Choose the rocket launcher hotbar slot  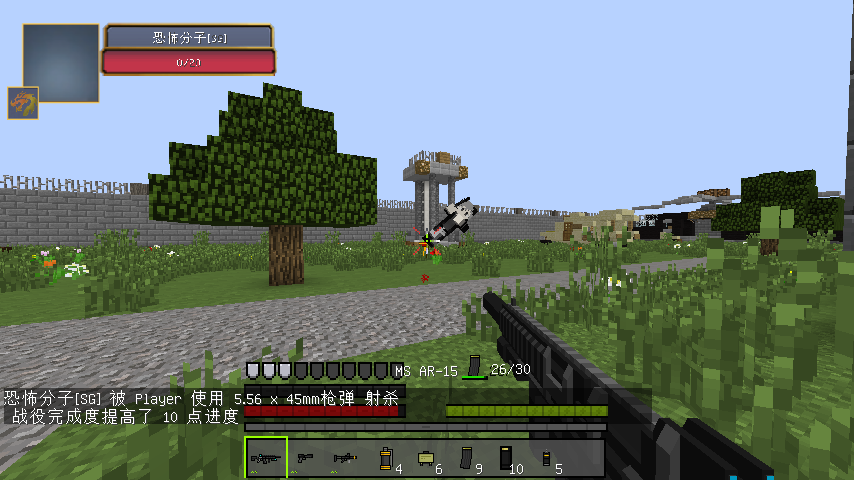(x=345, y=457)
